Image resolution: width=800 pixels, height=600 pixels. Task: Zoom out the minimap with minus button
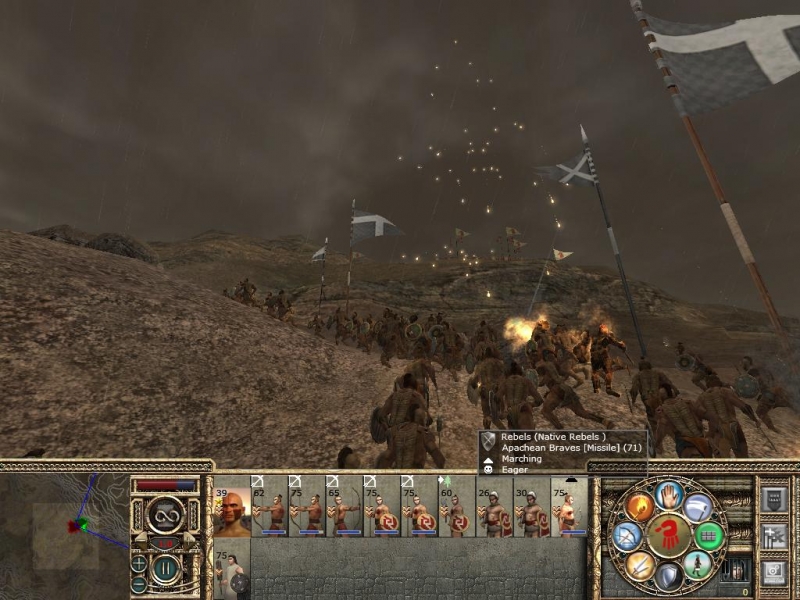(x=139, y=583)
